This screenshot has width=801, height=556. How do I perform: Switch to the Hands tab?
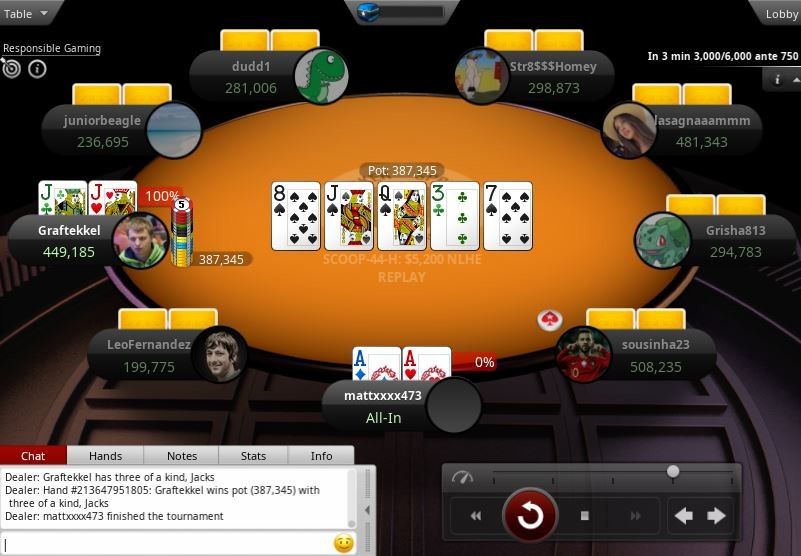(105, 456)
